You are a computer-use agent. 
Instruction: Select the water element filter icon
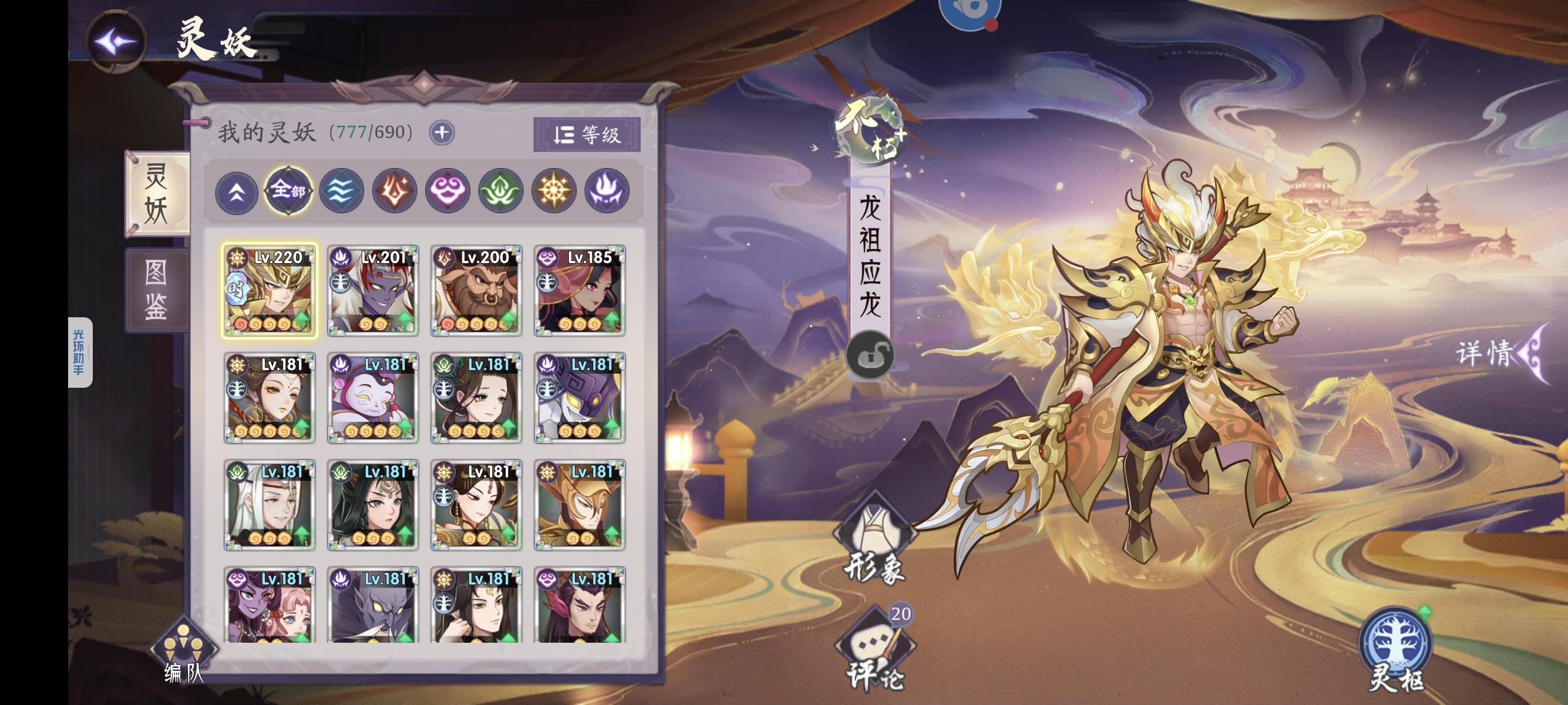[x=341, y=192]
